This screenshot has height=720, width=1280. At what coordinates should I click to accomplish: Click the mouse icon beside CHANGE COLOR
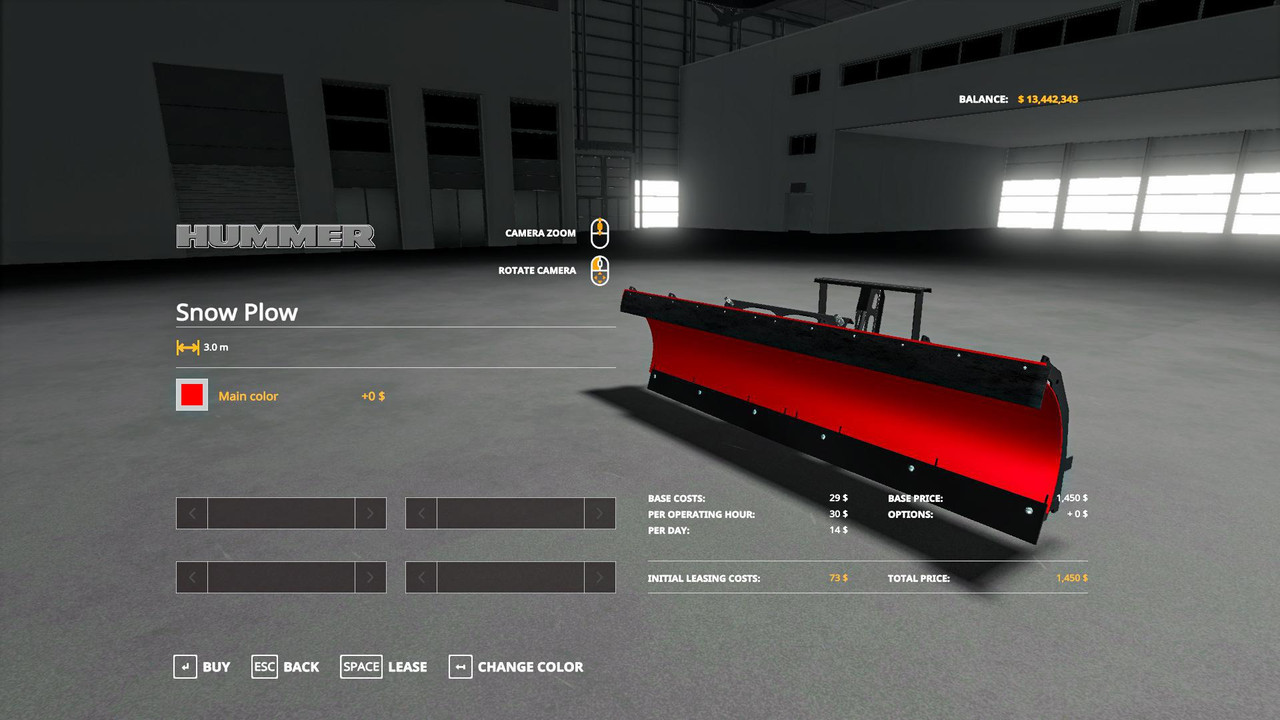[x=460, y=667]
